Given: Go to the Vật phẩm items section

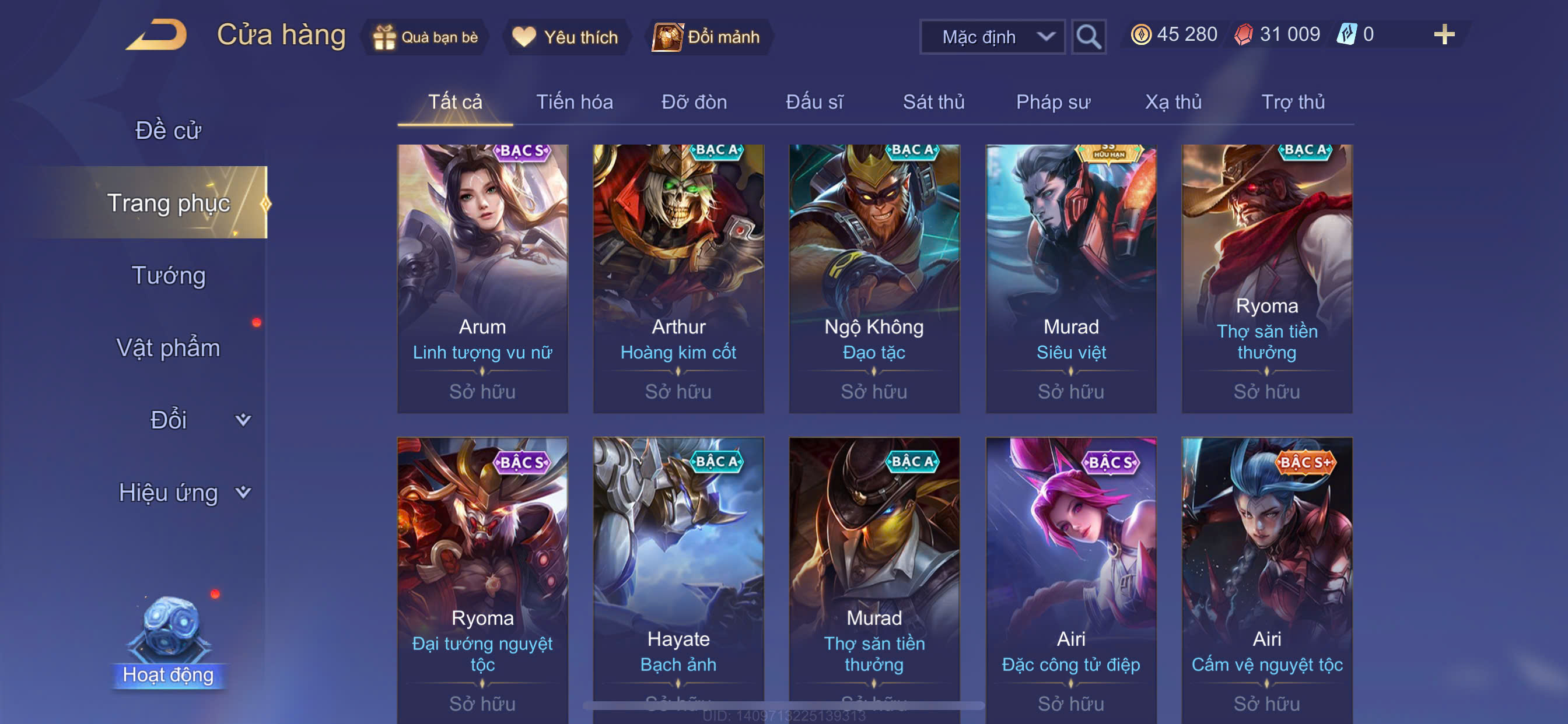Looking at the screenshot, I should 168,348.
